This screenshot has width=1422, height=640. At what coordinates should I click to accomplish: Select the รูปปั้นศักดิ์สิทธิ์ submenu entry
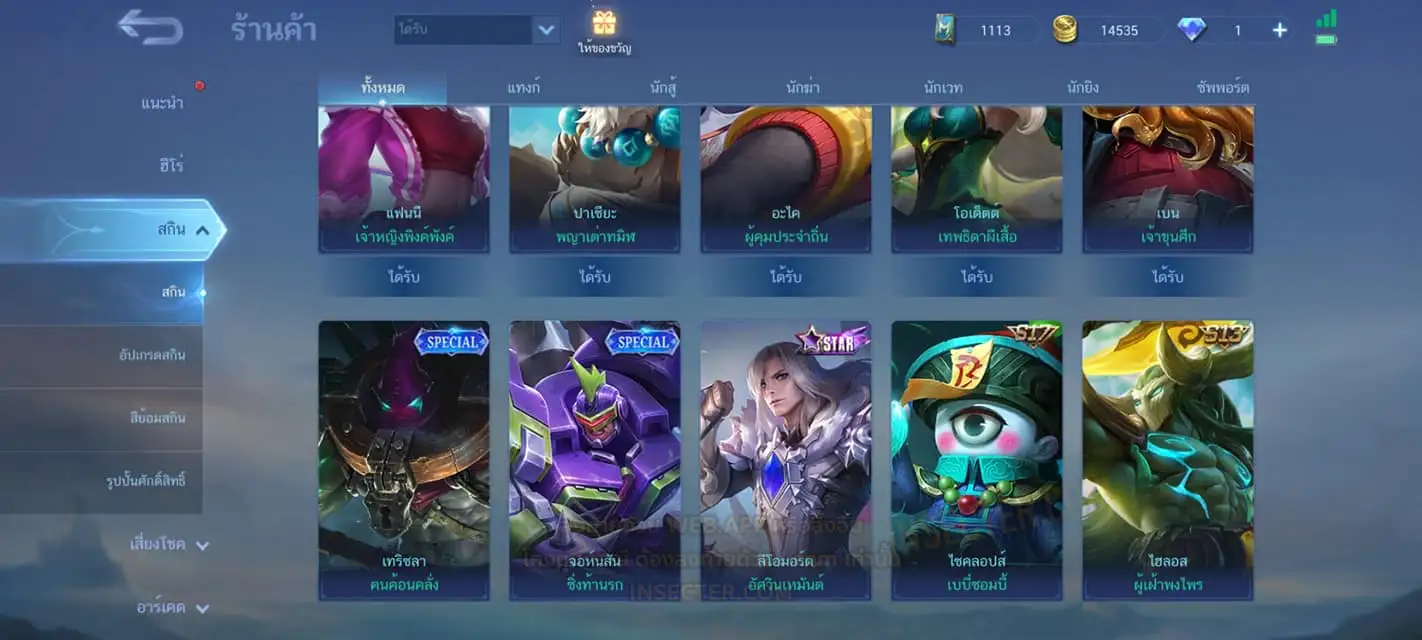tap(146, 481)
